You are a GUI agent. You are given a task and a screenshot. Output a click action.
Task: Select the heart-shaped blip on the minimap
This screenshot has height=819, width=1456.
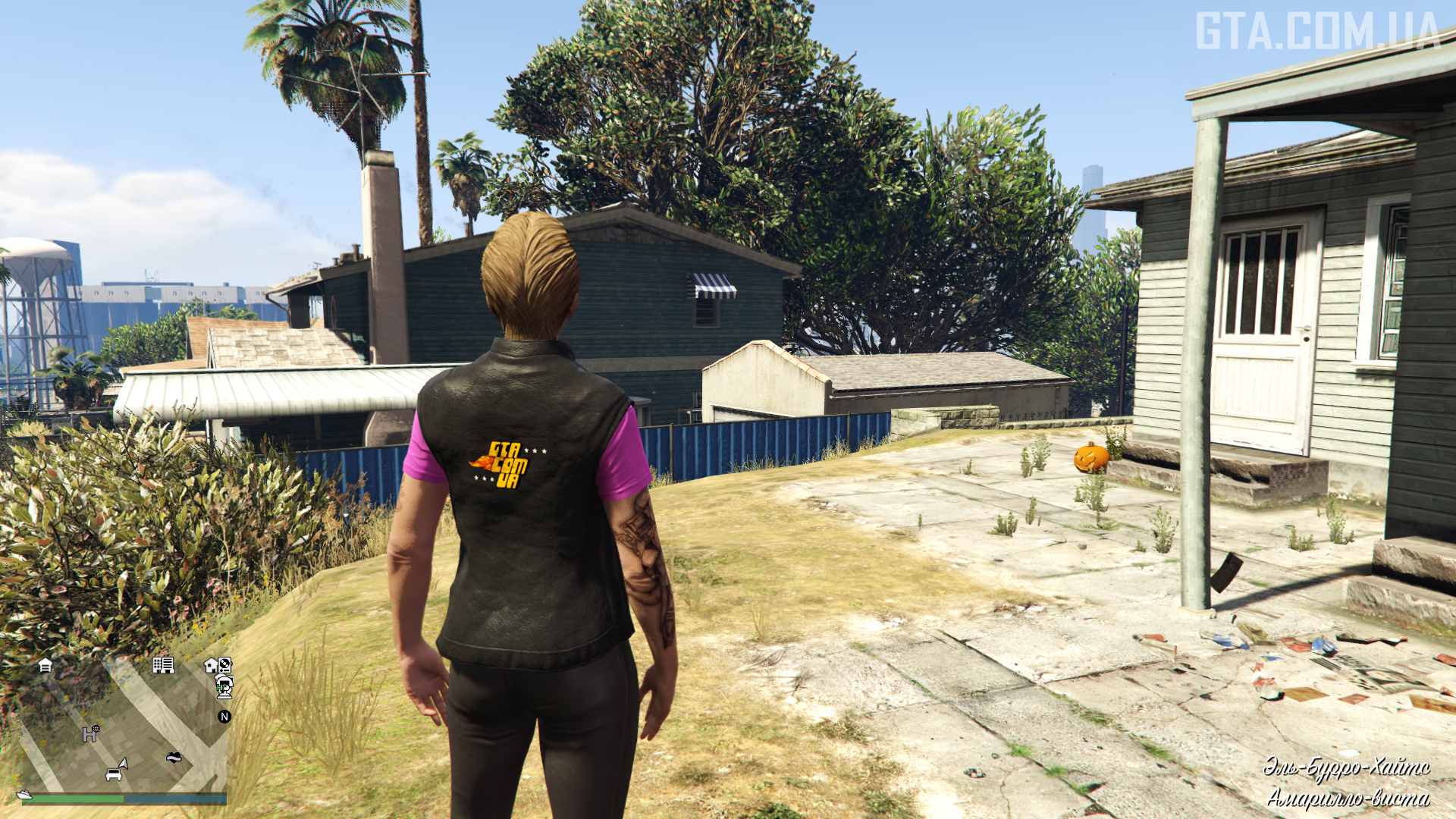pyautogui.click(x=174, y=757)
